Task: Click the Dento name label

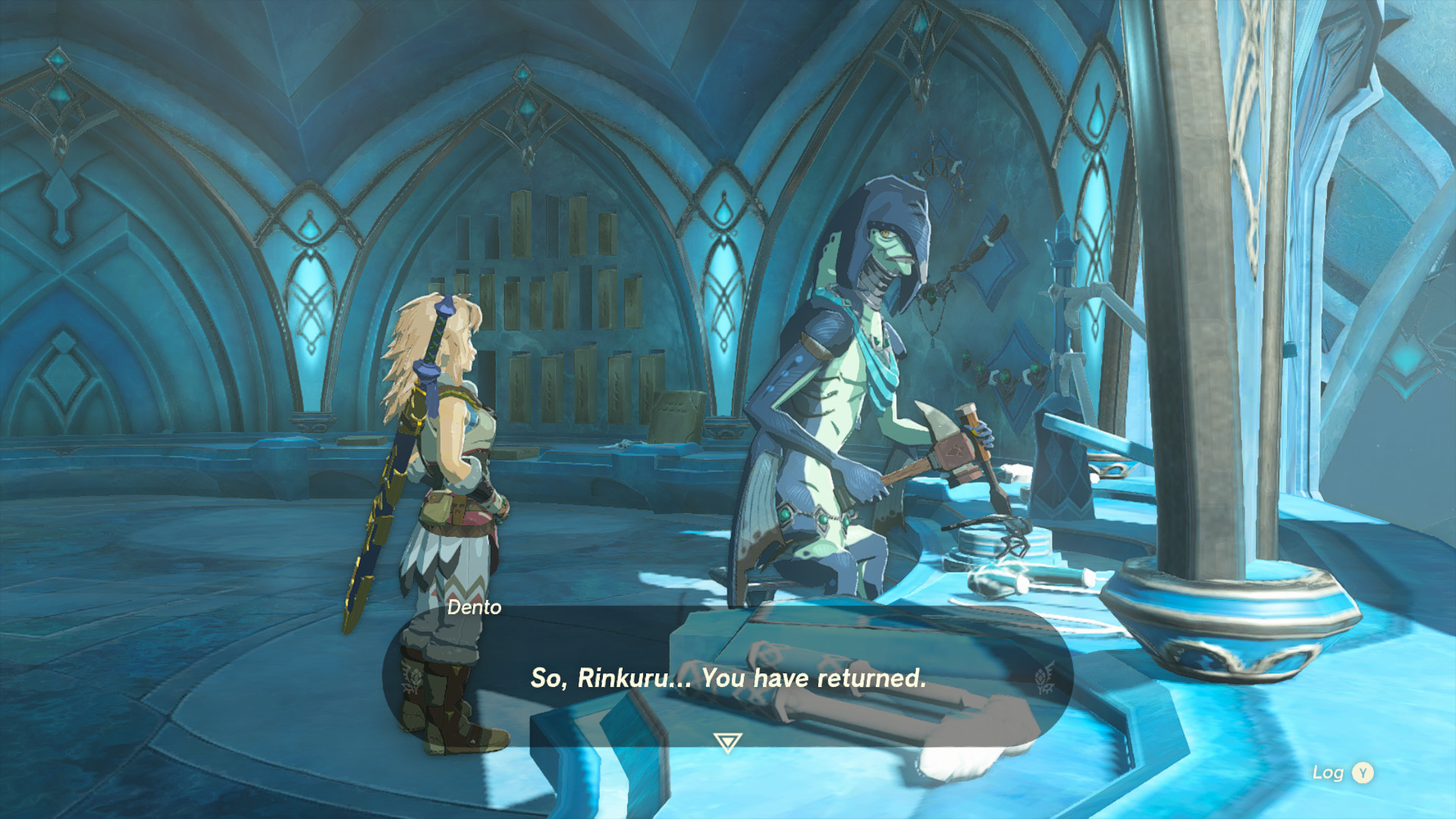Action: click(x=474, y=608)
